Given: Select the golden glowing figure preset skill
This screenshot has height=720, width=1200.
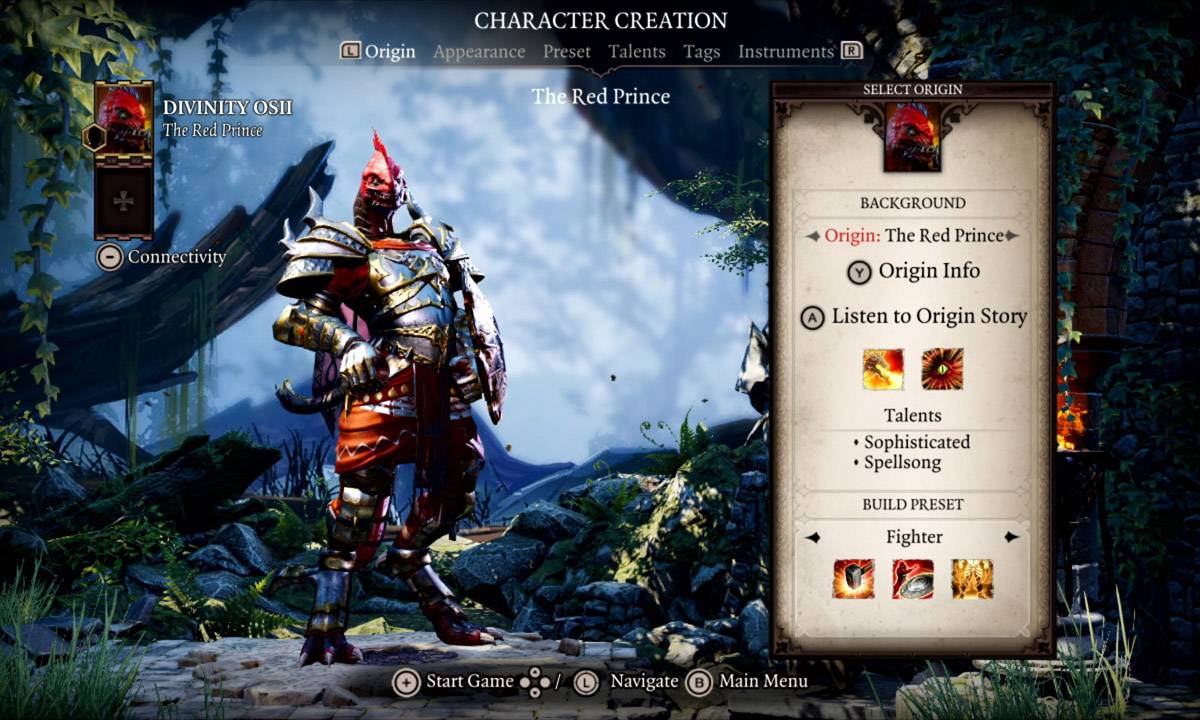Looking at the screenshot, I should coord(972,579).
